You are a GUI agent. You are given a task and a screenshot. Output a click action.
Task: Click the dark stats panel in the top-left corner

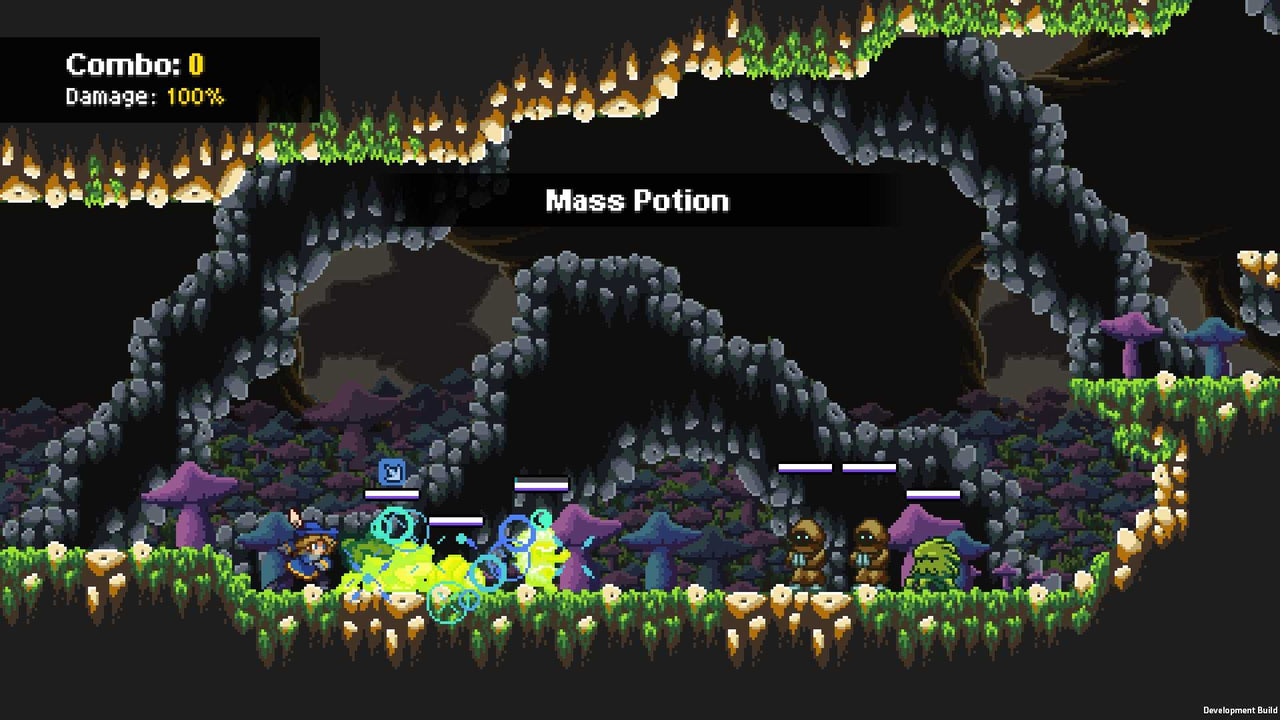point(160,75)
